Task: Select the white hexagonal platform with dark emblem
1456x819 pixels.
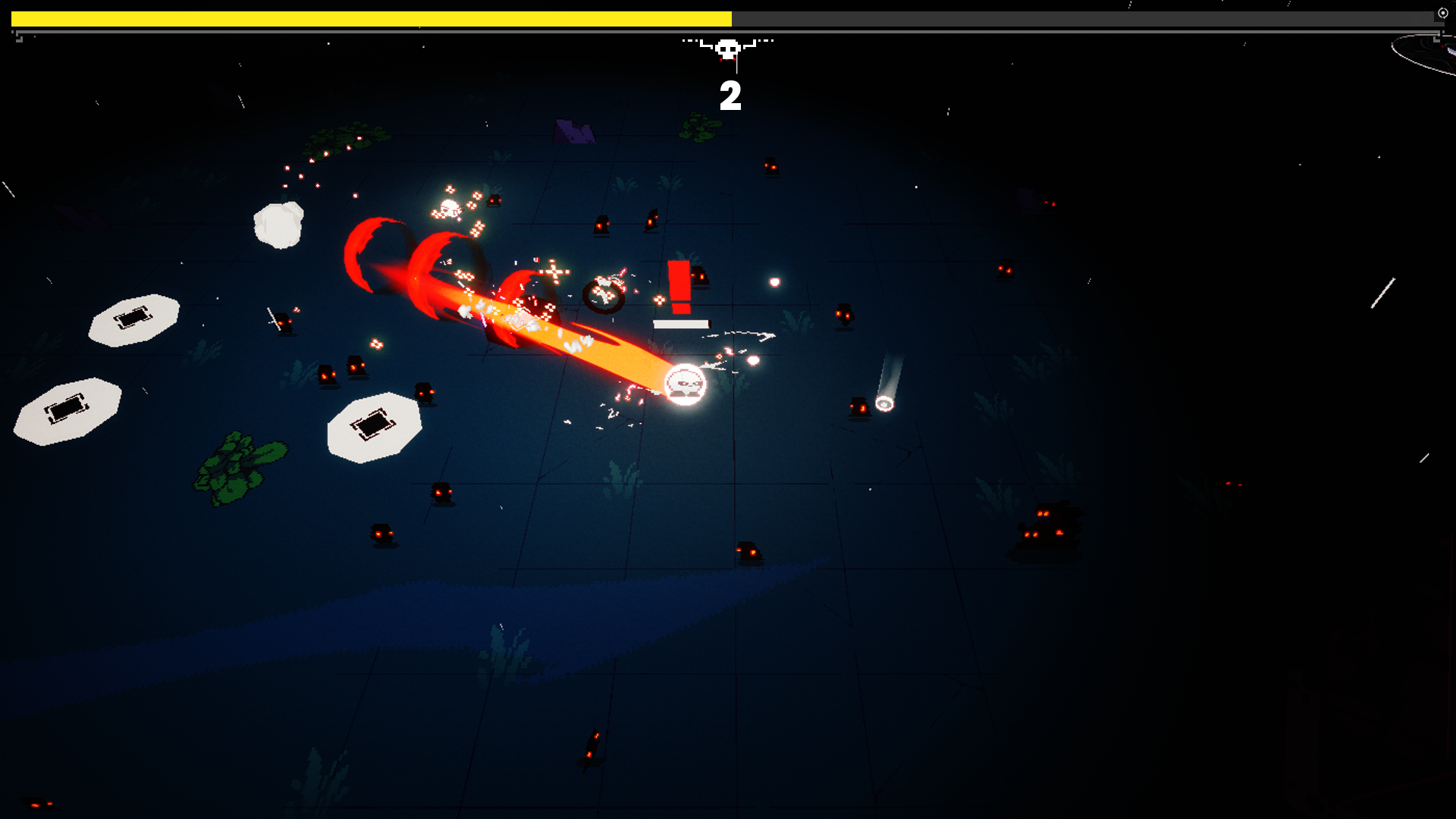Action: 373,425
